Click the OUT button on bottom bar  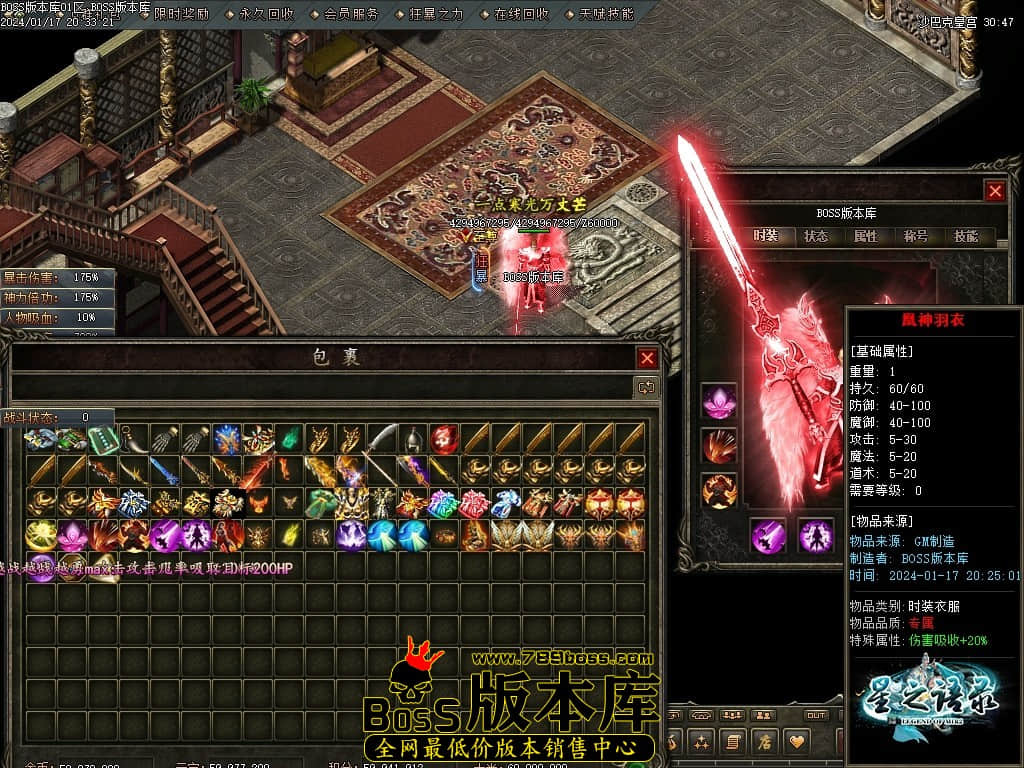point(817,716)
